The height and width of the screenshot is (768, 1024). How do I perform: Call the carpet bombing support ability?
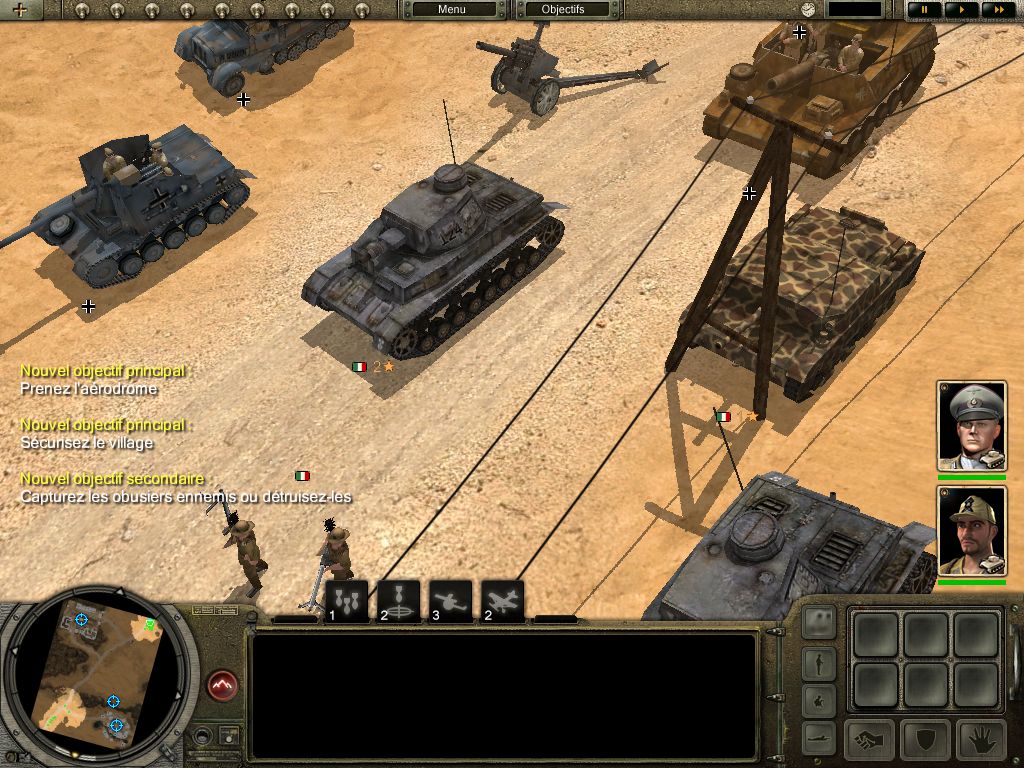tap(347, 601)
